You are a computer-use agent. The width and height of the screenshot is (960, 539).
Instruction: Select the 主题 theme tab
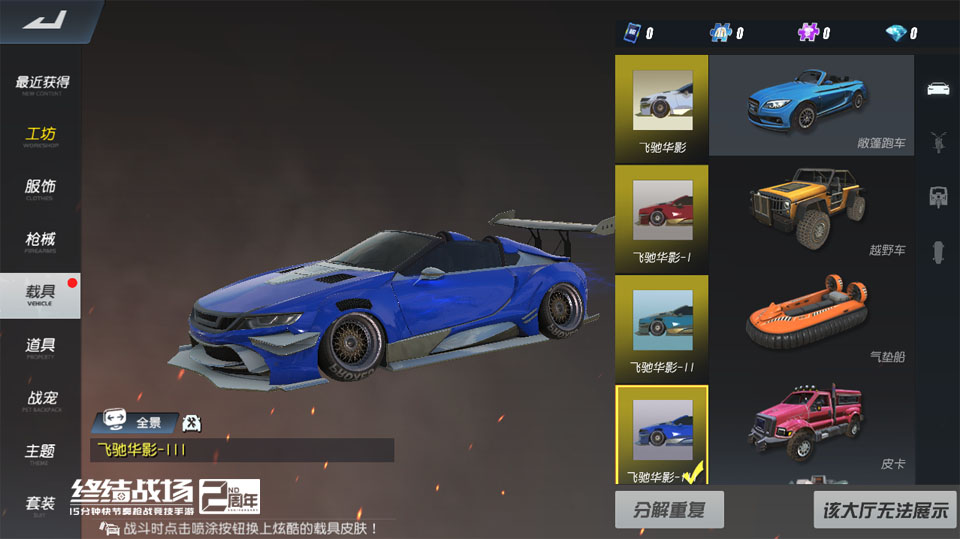tap(41, 453)
